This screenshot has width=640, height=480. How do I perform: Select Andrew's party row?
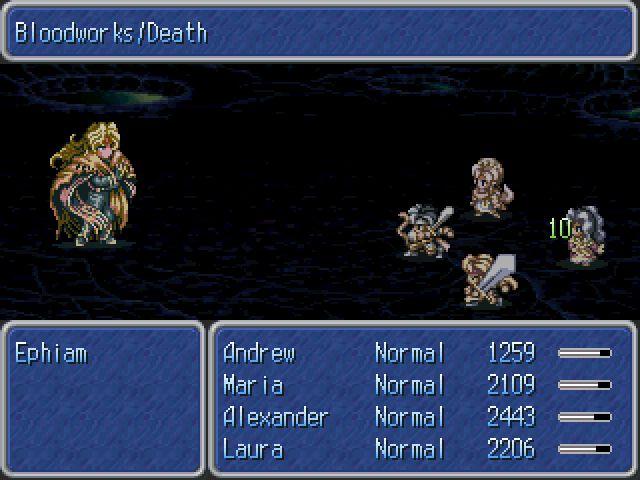pos(258,353)
